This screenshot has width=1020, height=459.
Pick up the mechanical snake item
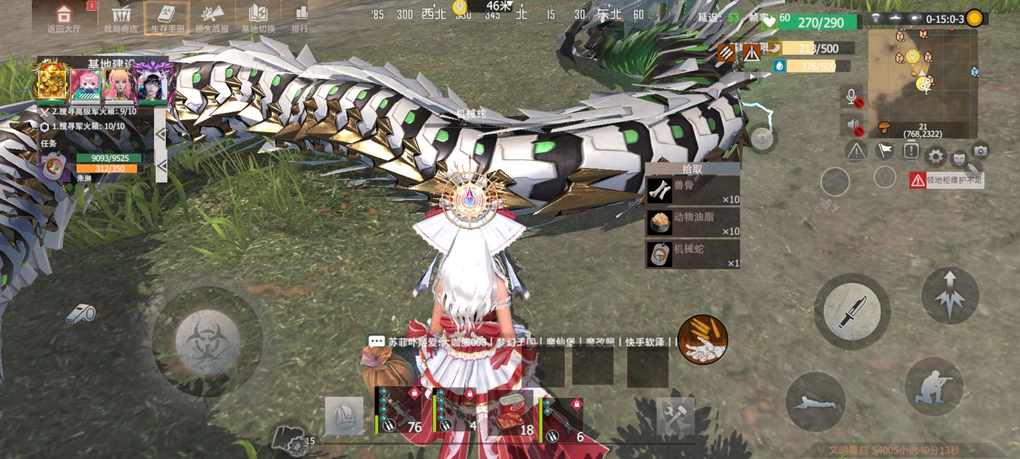click(x=693, y=254)
